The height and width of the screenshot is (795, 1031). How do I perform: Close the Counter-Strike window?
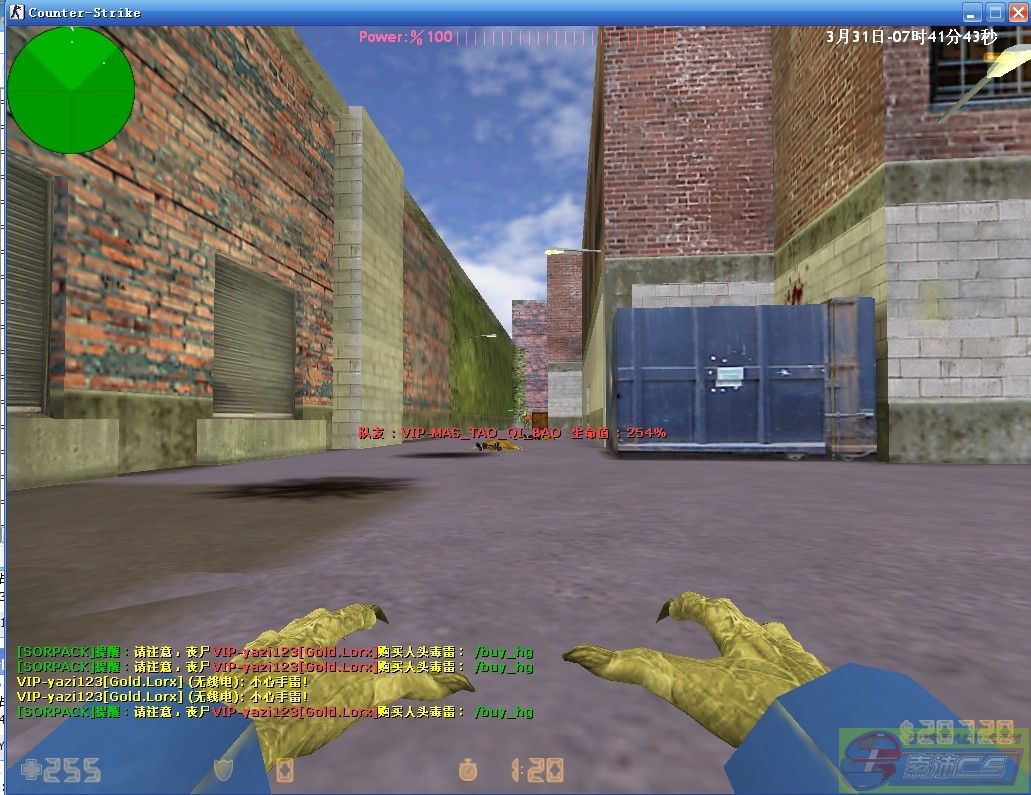(1017, 12)
